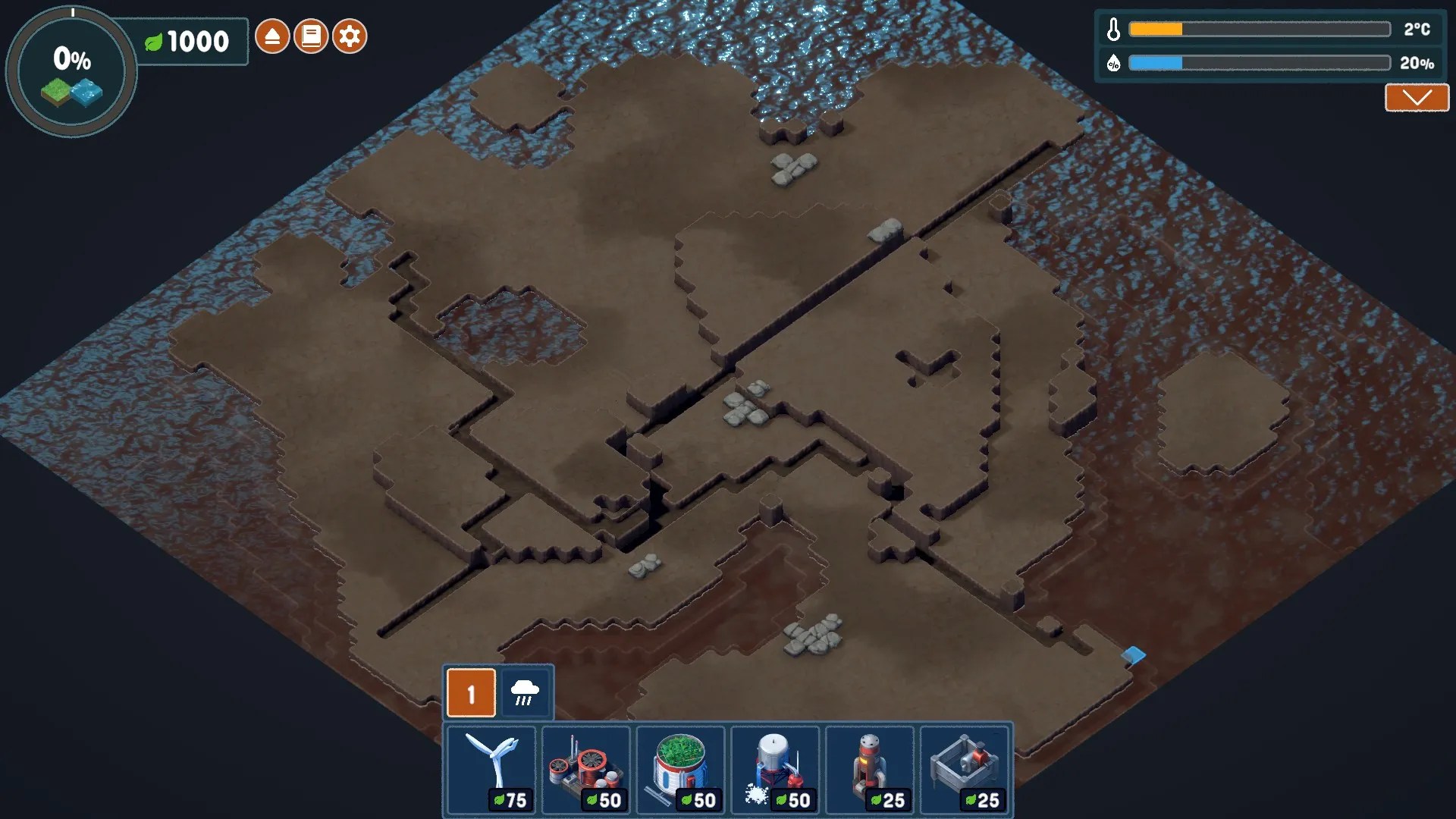Expand the orange climate panel dropdown arrow

[1417, 98]
